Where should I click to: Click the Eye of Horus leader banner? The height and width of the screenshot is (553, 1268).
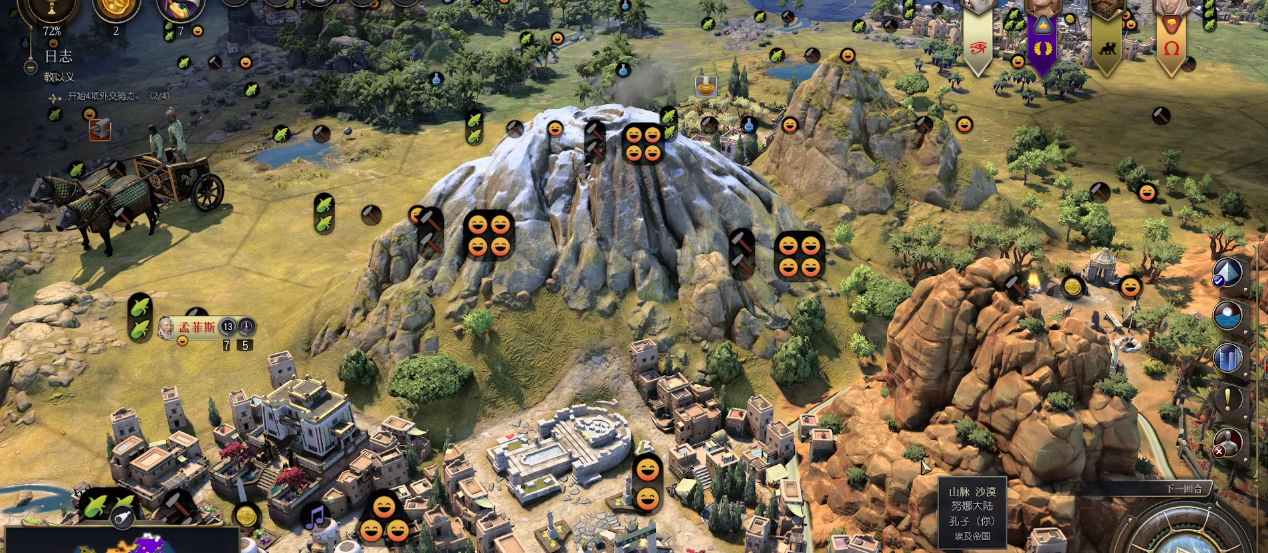[x=977, y=44]
